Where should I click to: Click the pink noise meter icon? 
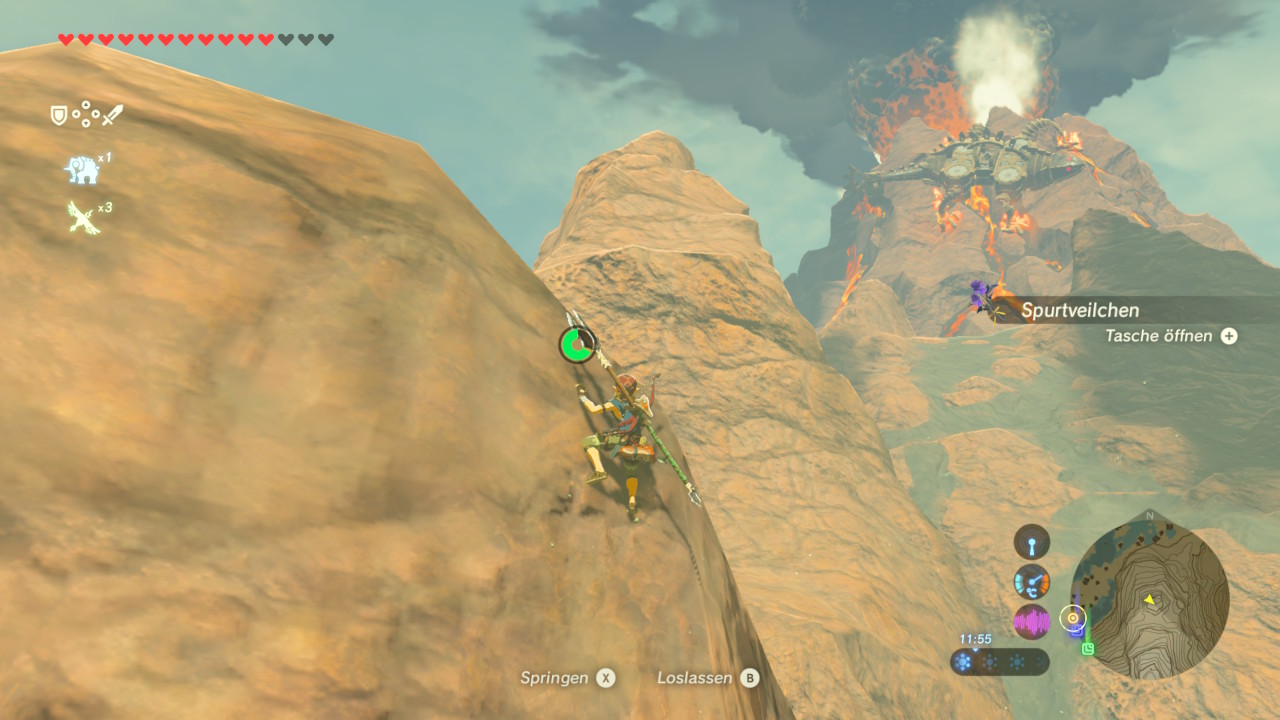coord(1032,621)
